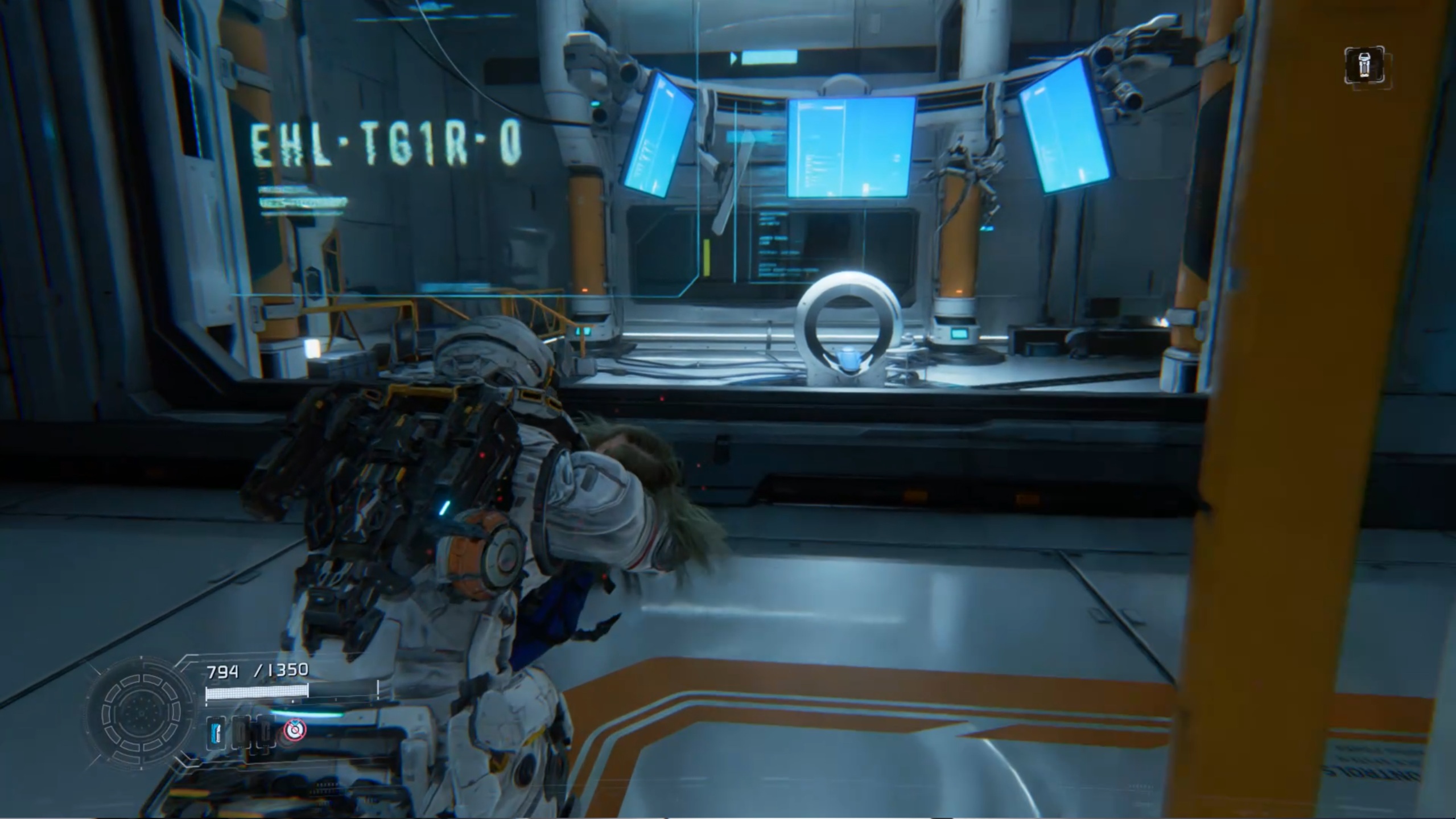
Task: Click the canister item icon in the corner
Action: 1364,65
